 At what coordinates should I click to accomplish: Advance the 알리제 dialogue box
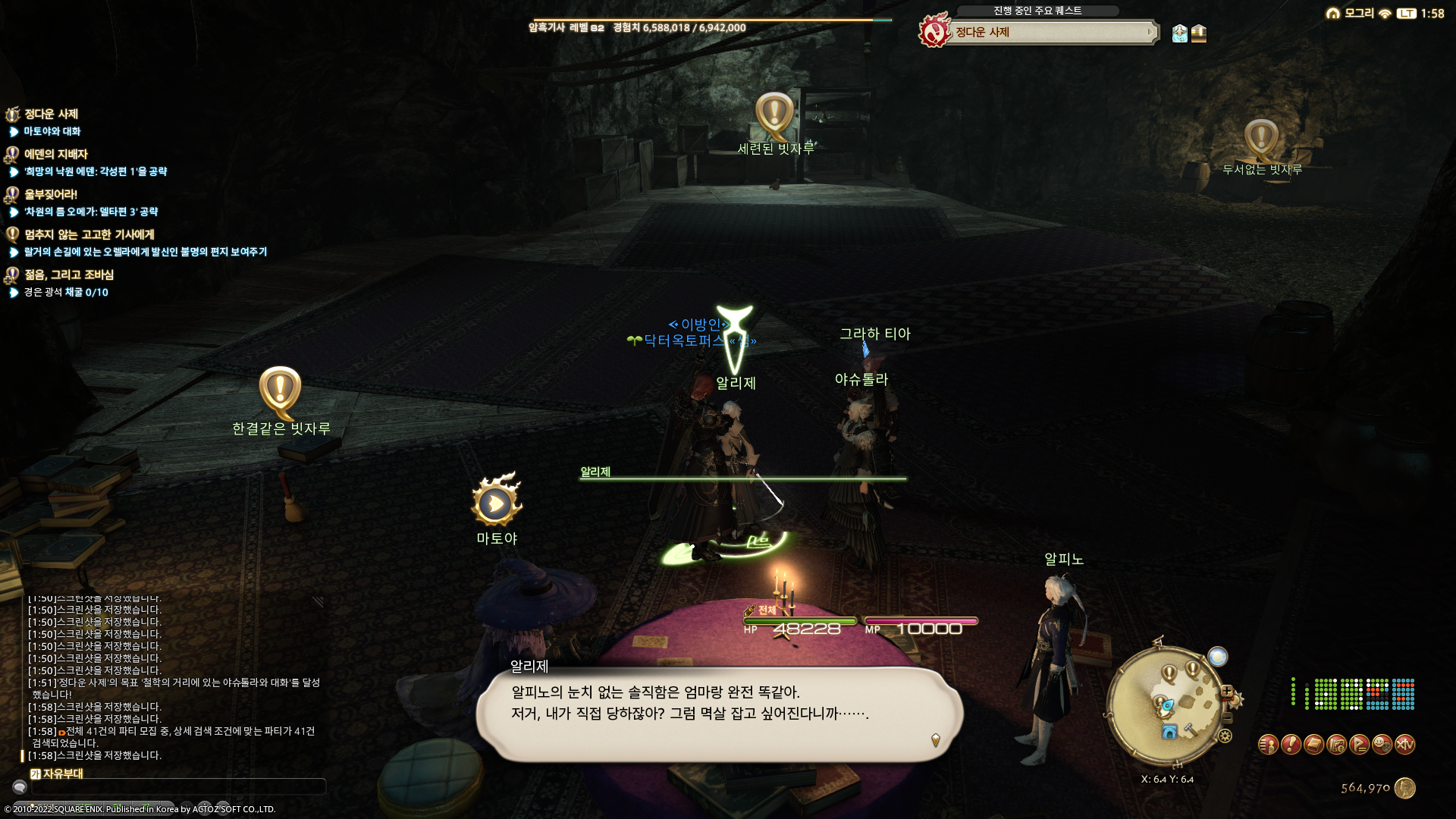(x=719, y=713)
